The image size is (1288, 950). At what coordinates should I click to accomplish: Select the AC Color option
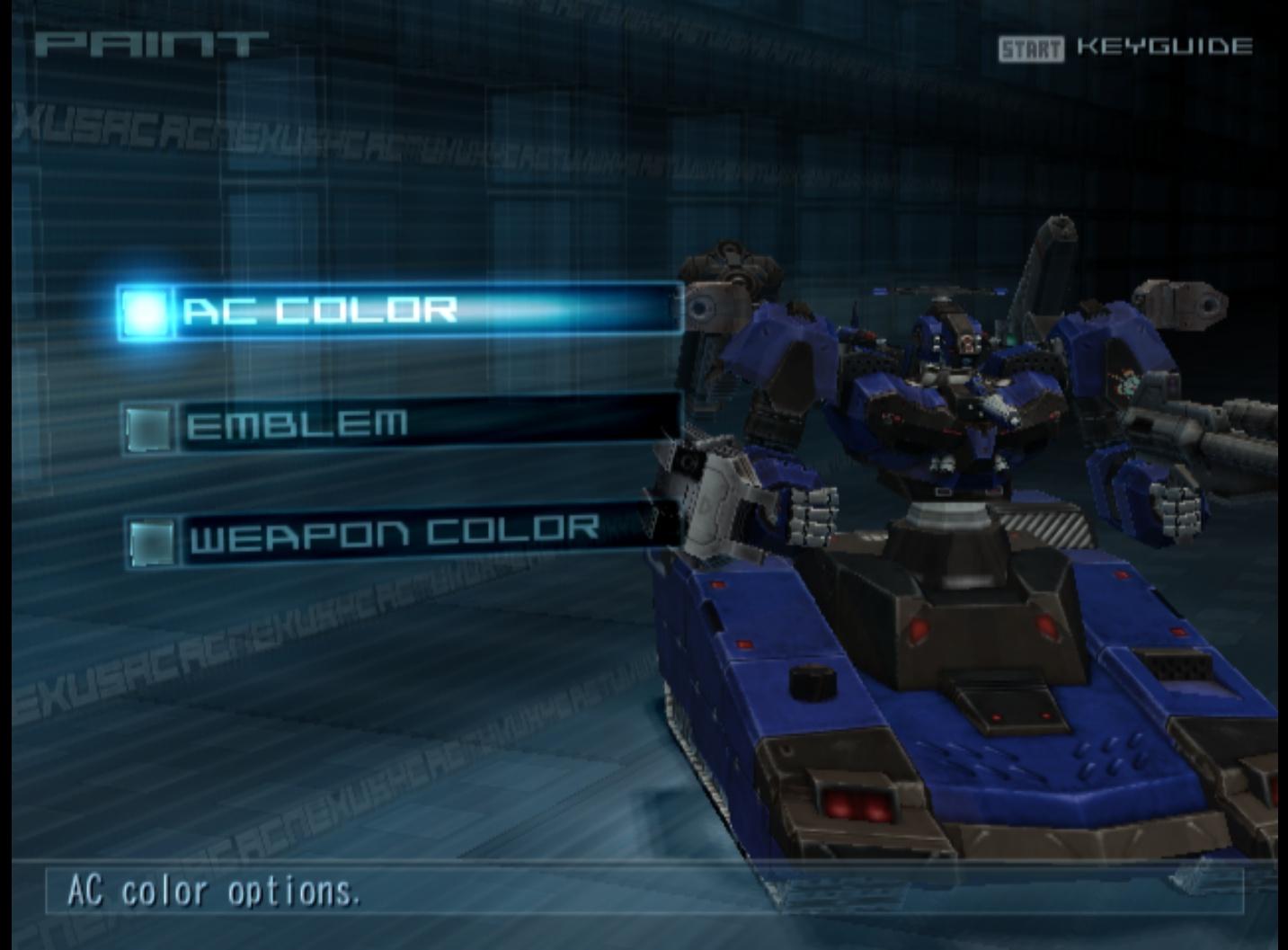[399, 311]
